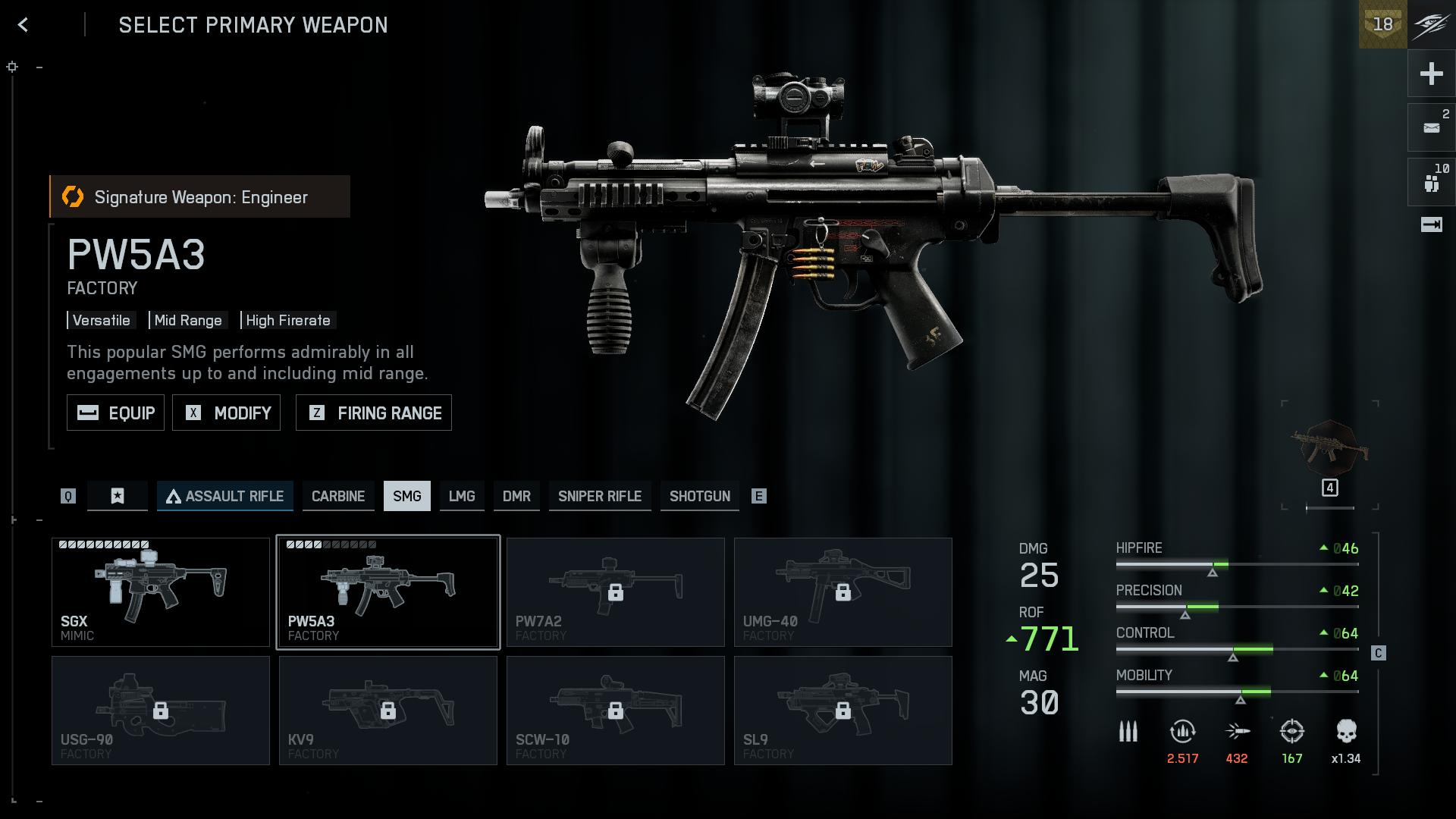The height and width of the screenshot is (819, 1456).
Task: Go back using the arrow button
Action: [24, 25]
